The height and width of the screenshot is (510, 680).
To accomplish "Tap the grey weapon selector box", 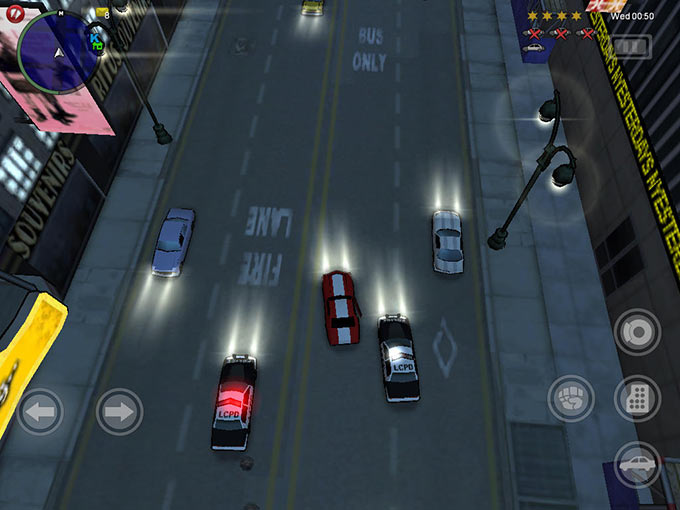I will pos(631,47).
